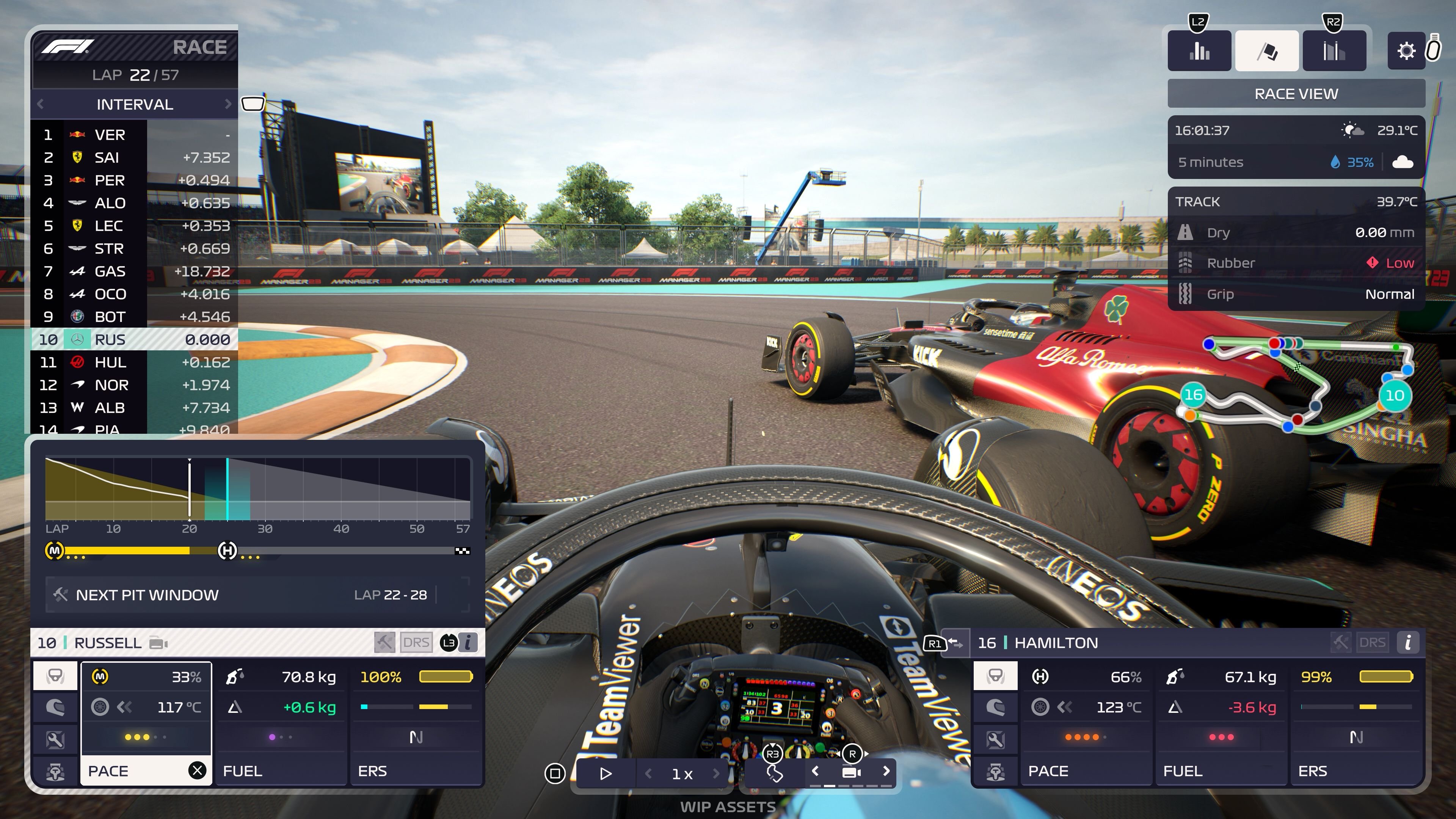Expand the INTERVAL header with its right arrow
This screenshot has height=819, width=1456.
229,104
